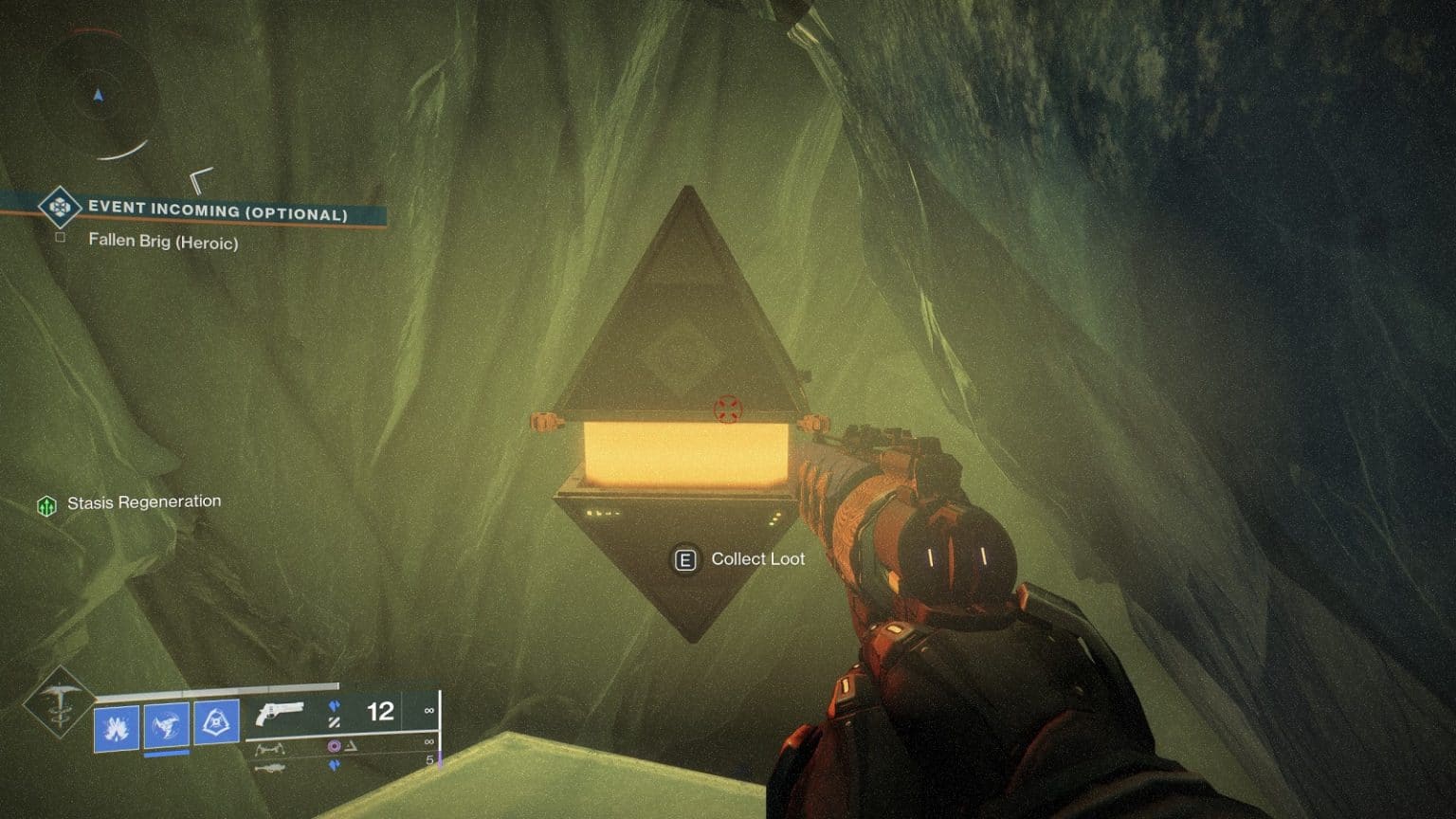
Task: Open the radar in the corner
Action: point(99,95)
